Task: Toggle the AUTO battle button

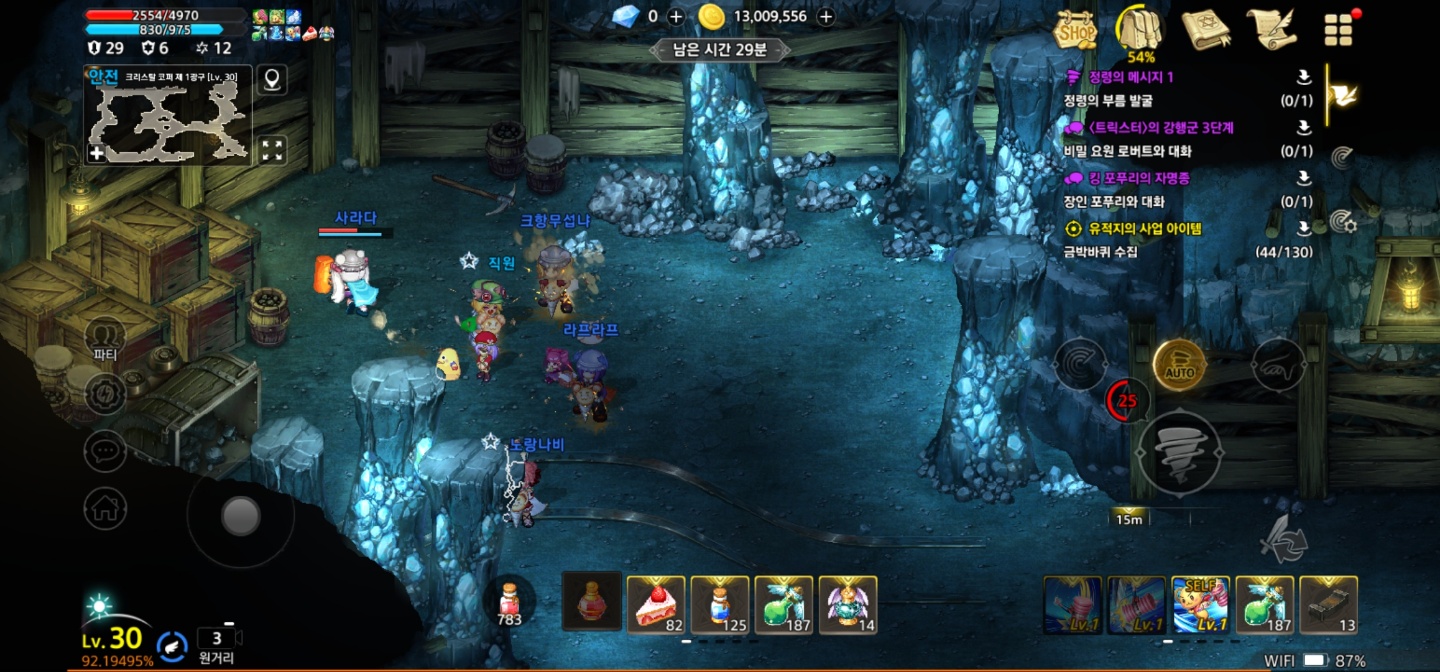Action: click(1180, 366)
